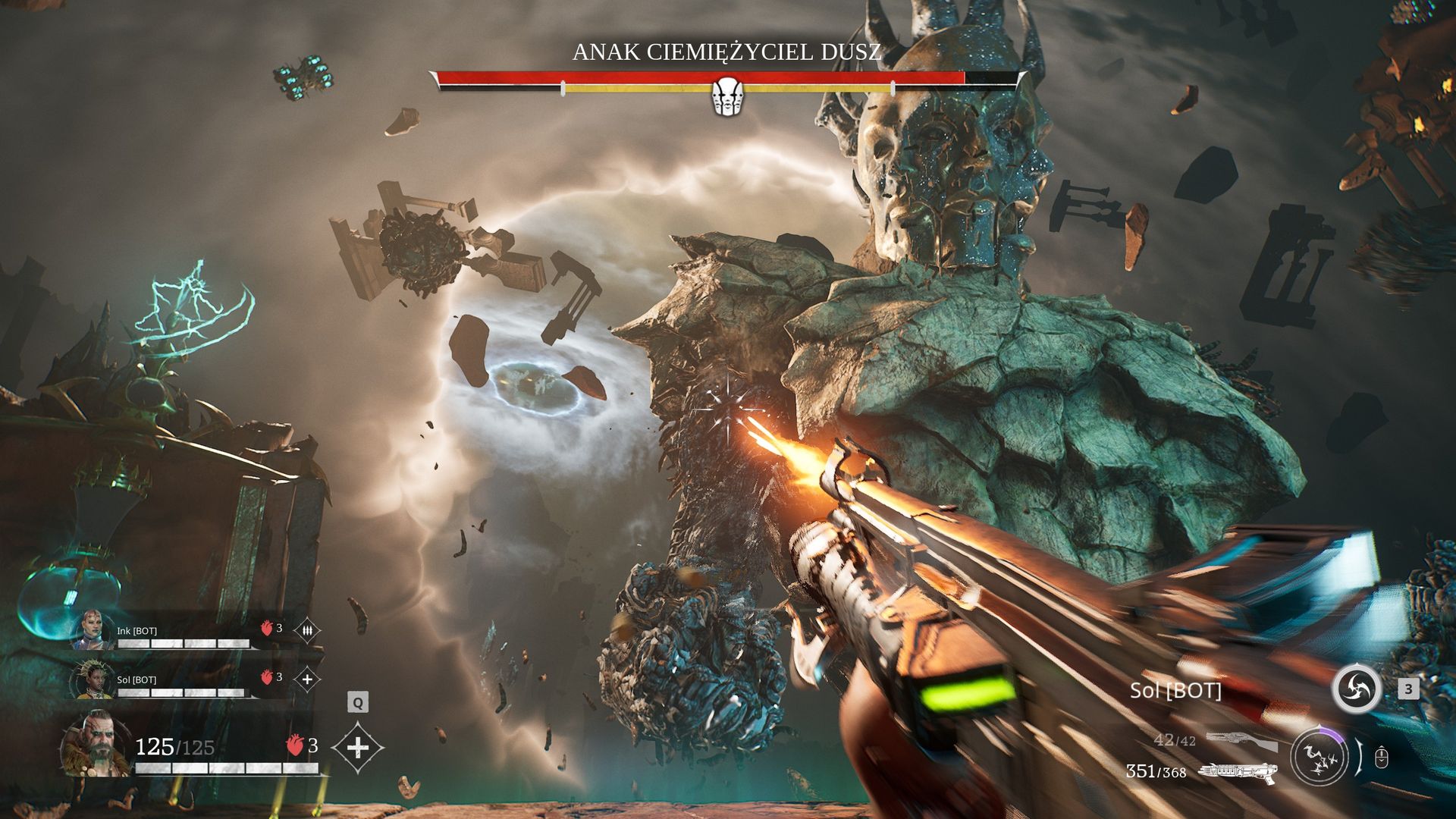The image size is (1456, 819).
Task: Click the boss mask emblem on health bar
Action: [x=728, y=96]
